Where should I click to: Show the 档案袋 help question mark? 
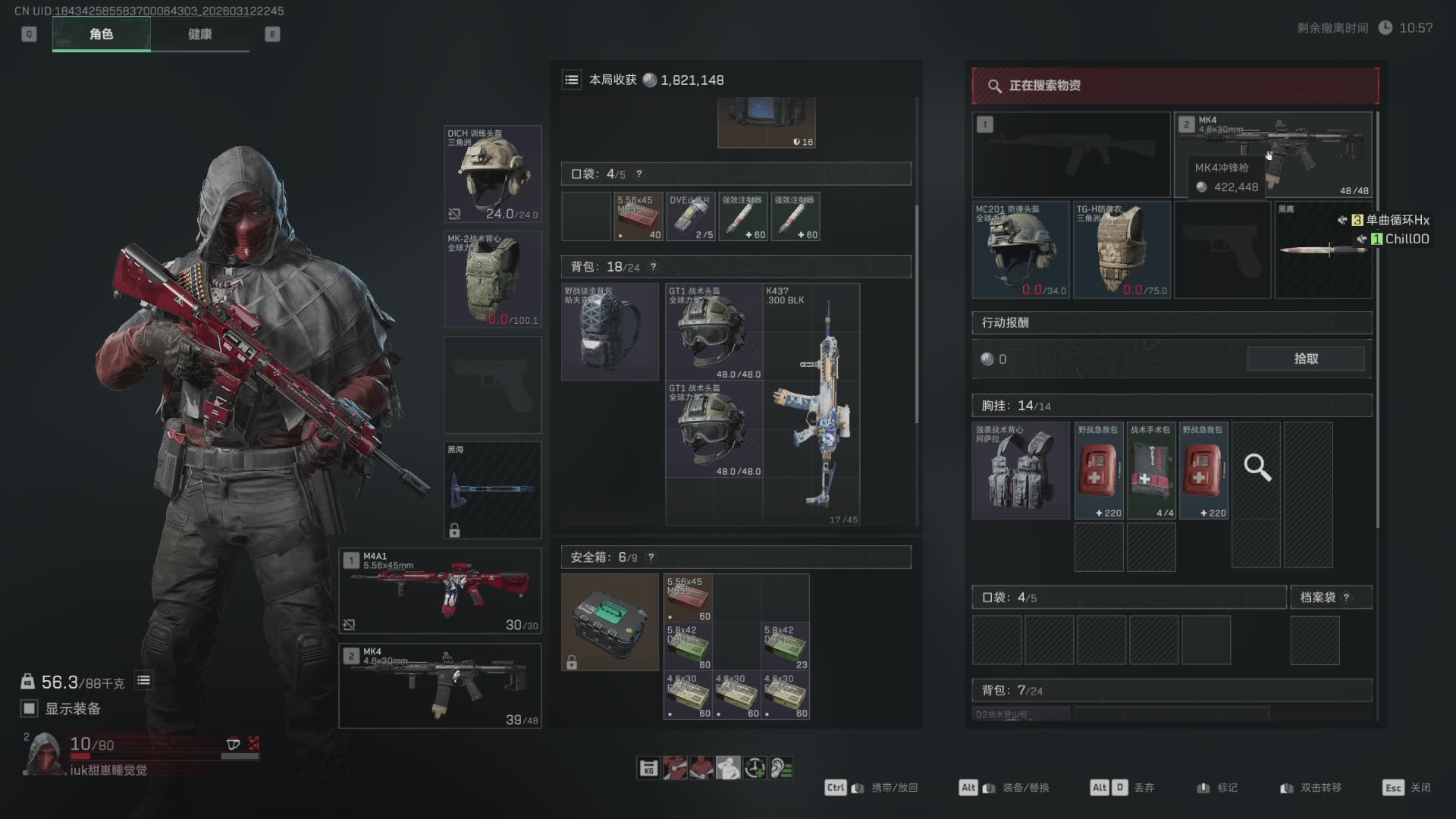point(1346,598)
